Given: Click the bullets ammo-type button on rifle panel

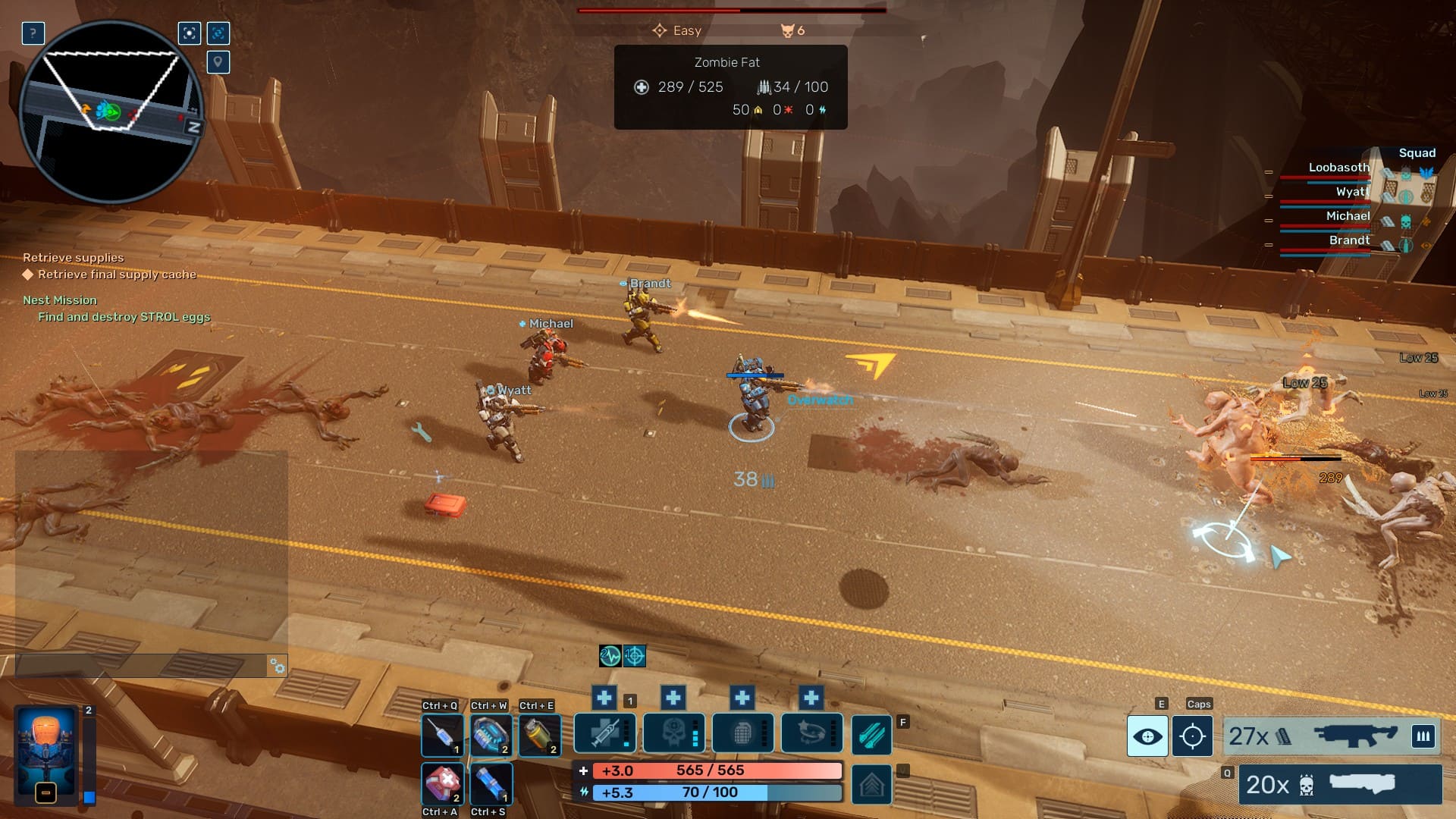Looking at the screenshot, I should [1423, 736].
